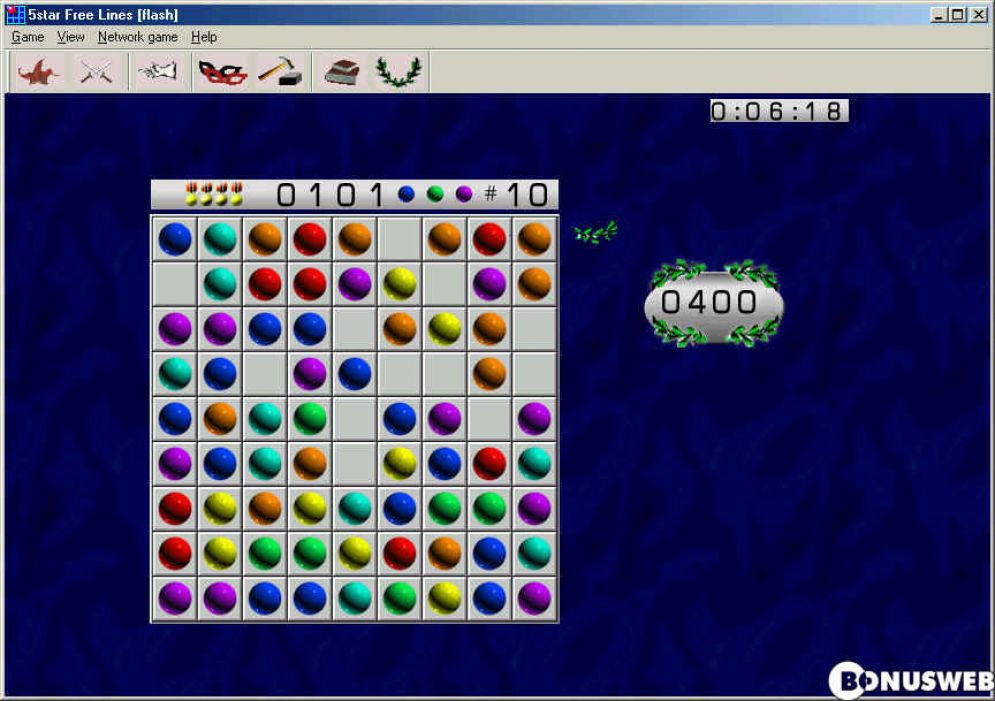Select the crossed swords toolbar button
Screen dimensions: 995x701
point(96,72)
